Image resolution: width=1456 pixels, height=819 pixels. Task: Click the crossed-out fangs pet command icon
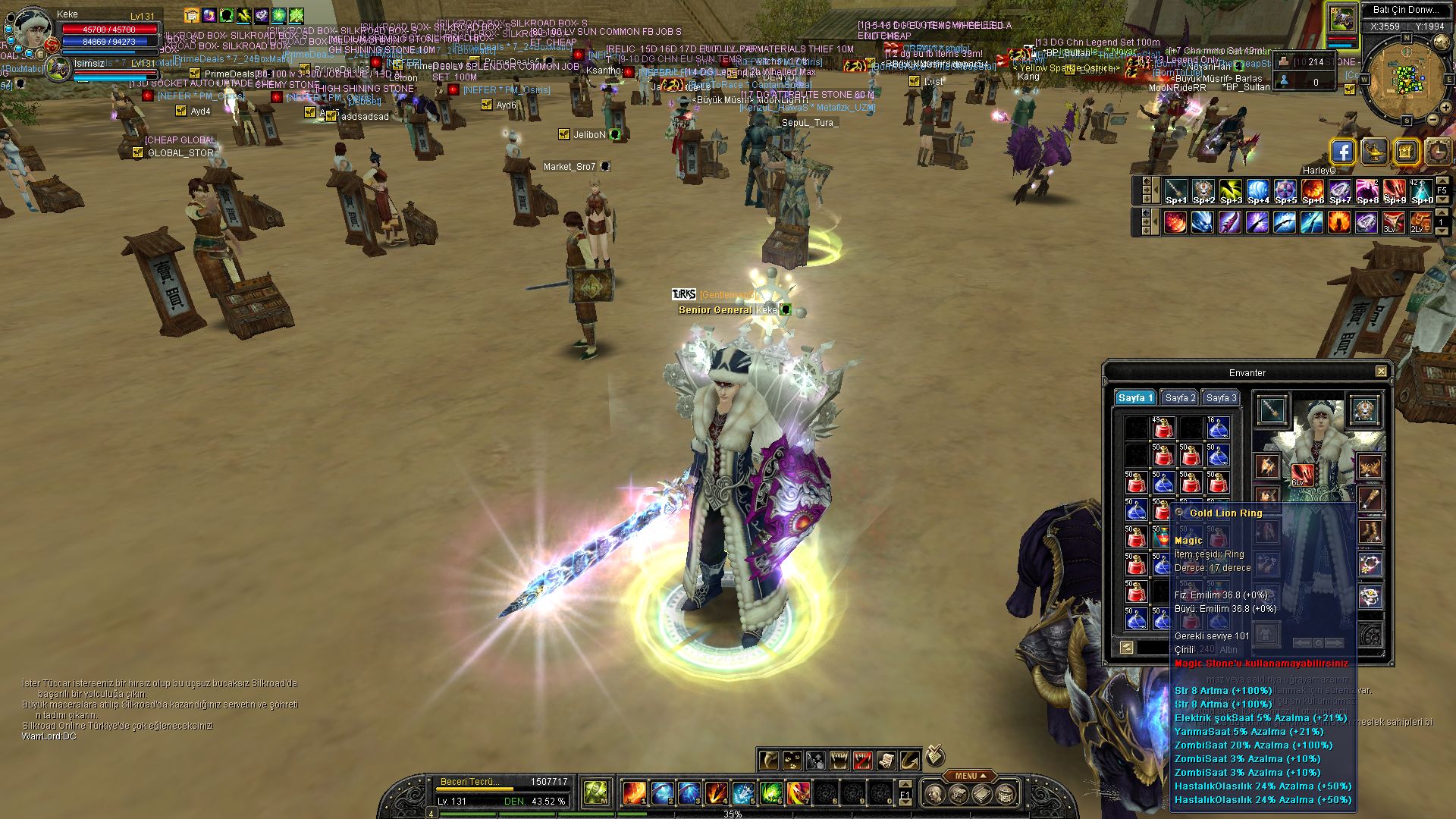coord(862,759)
